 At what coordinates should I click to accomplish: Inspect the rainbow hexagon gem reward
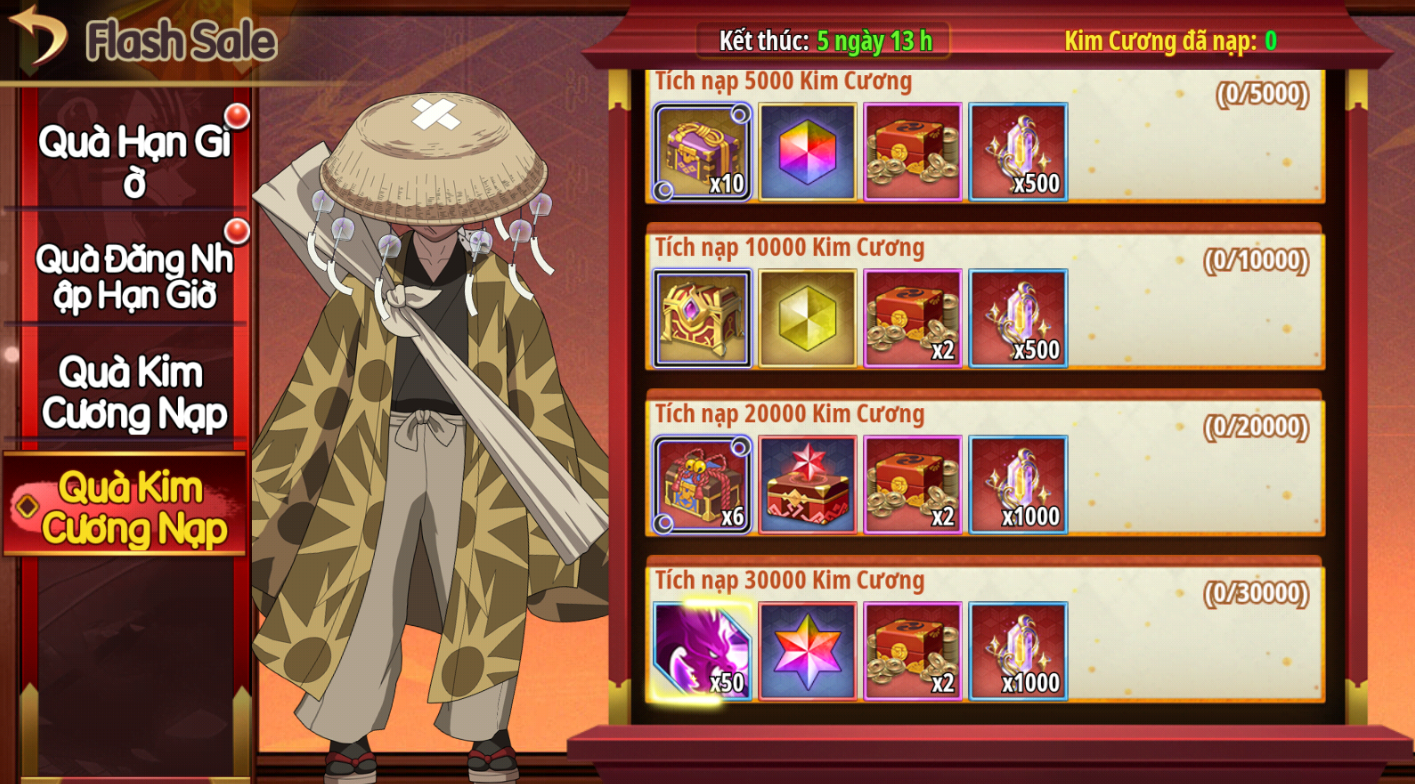click(x=807, y=152)
